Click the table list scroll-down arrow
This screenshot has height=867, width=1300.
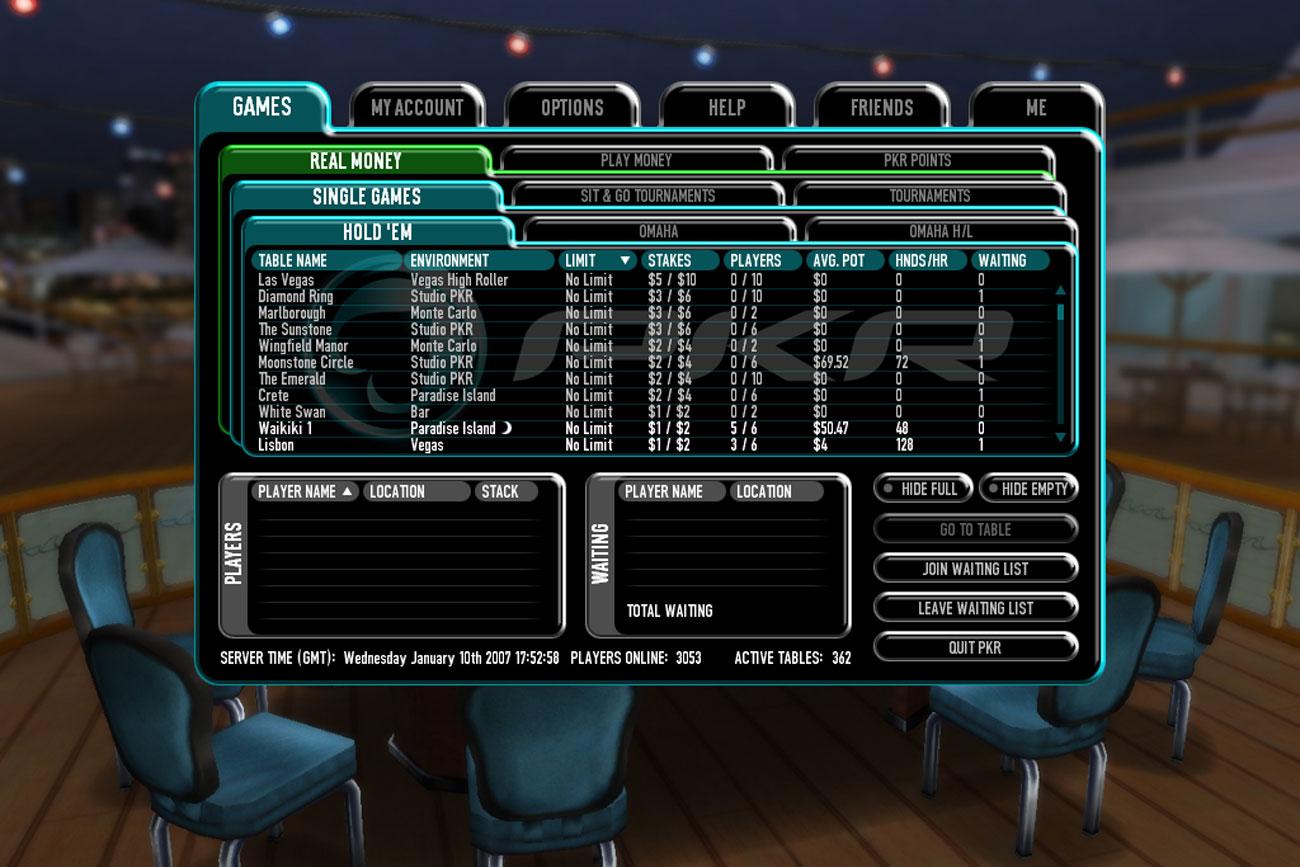click(1060, 438)
